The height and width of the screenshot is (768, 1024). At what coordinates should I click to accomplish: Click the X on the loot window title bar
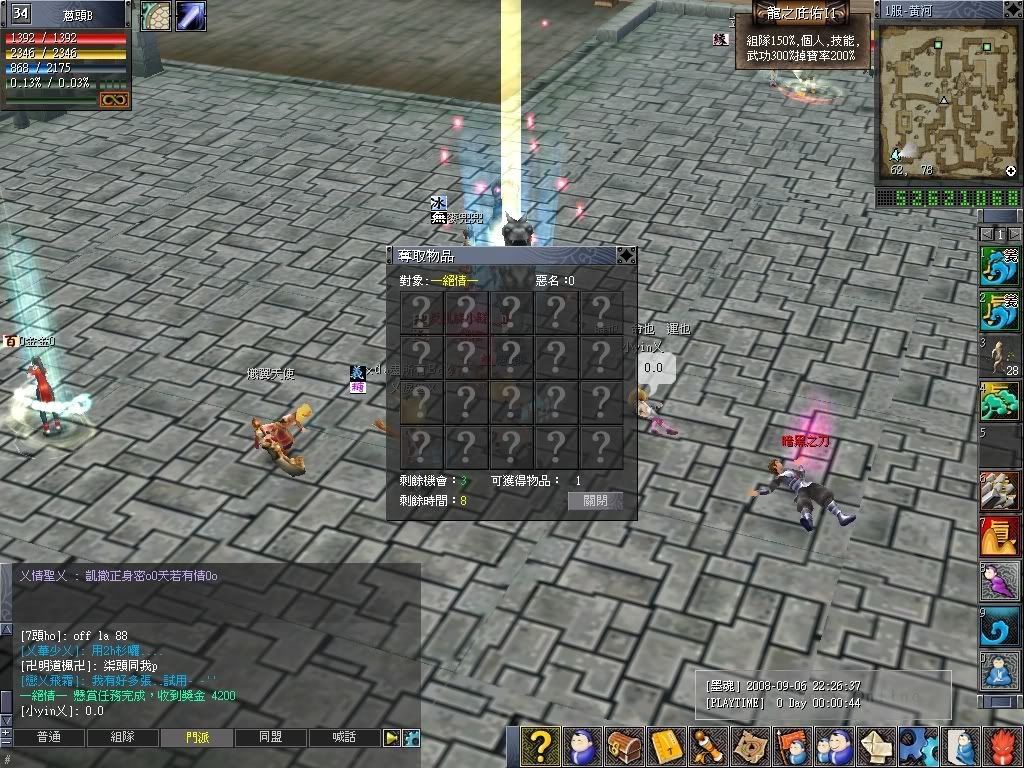[x=626, y=256]
